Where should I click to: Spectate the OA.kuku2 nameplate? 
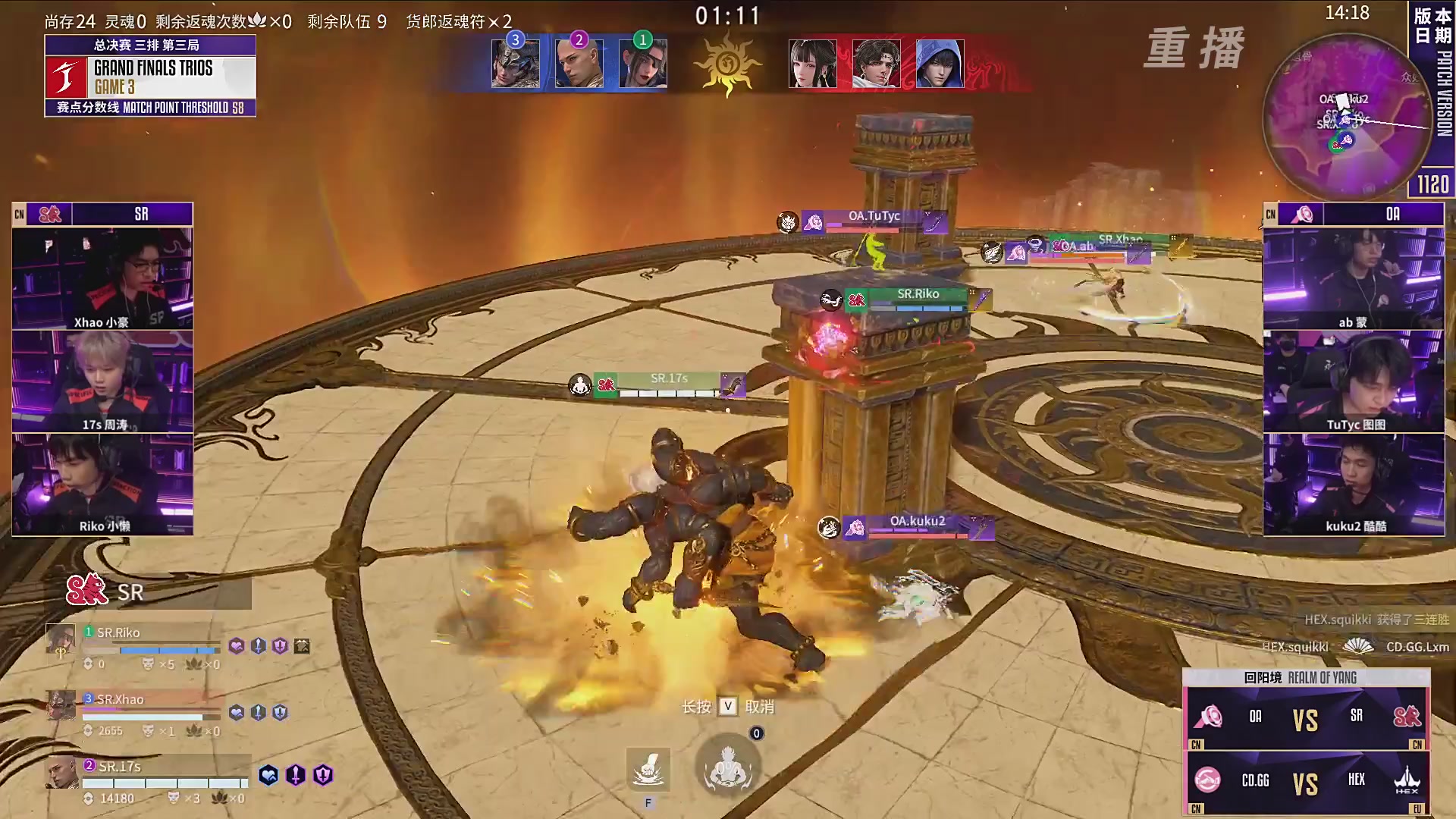click(x=918, y=522)
